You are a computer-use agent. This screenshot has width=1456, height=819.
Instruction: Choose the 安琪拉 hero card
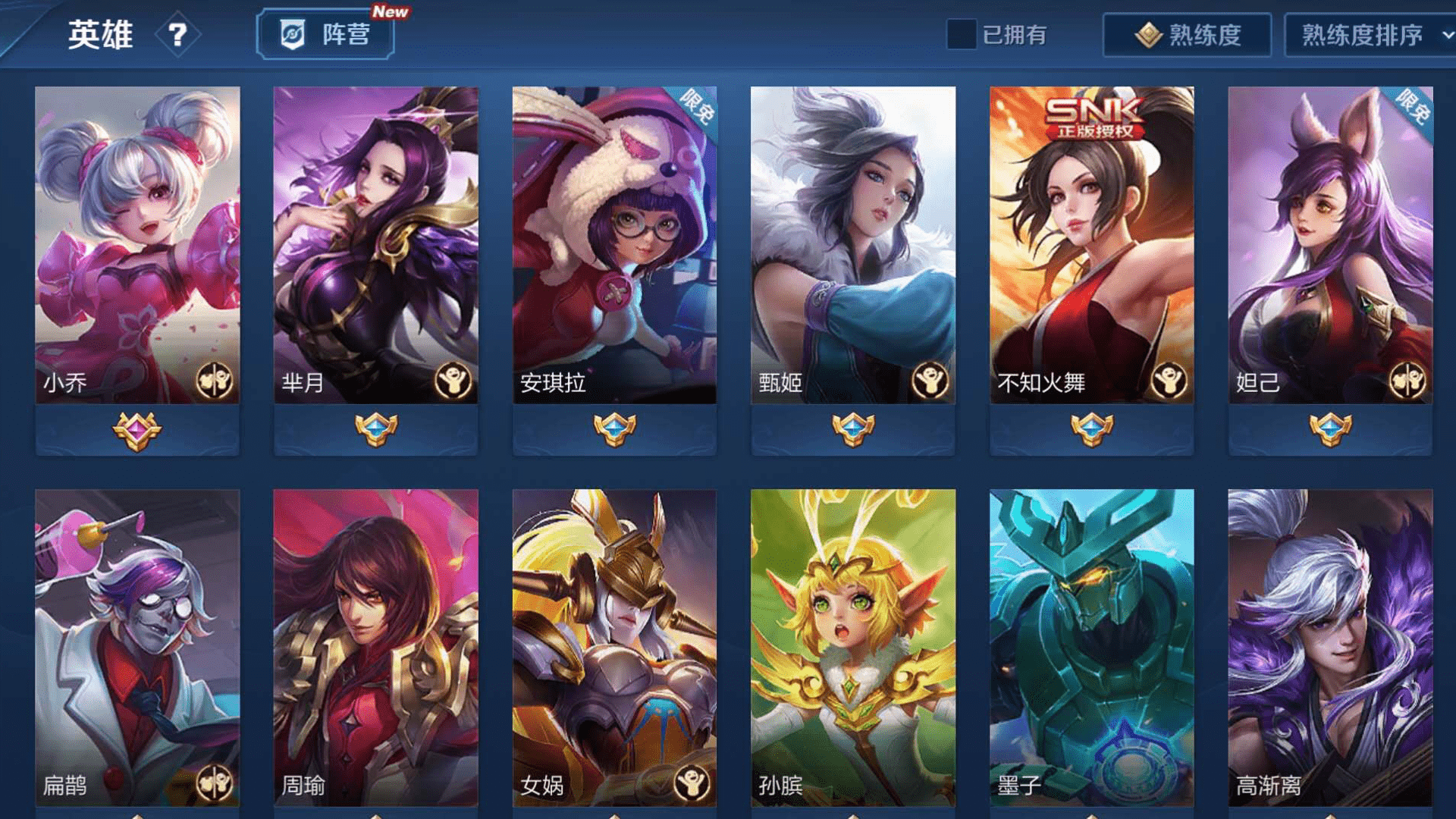[614, 244]
